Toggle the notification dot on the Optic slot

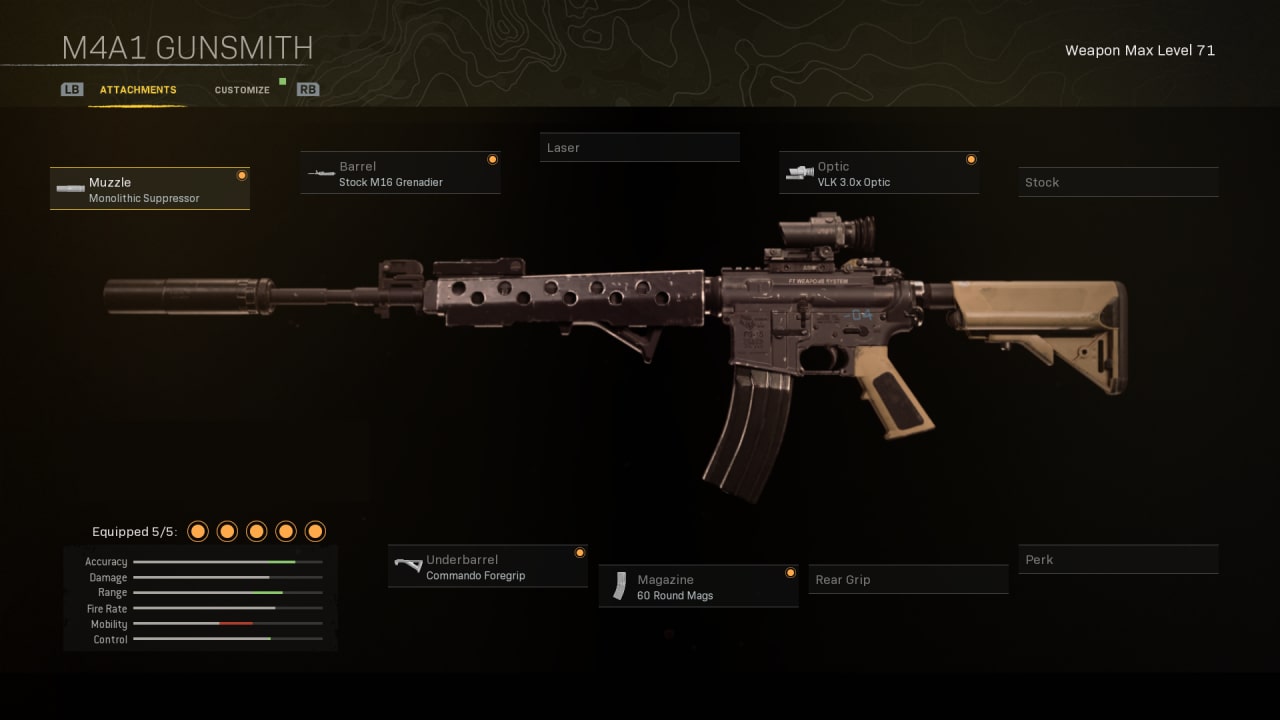tap(971, 159)
